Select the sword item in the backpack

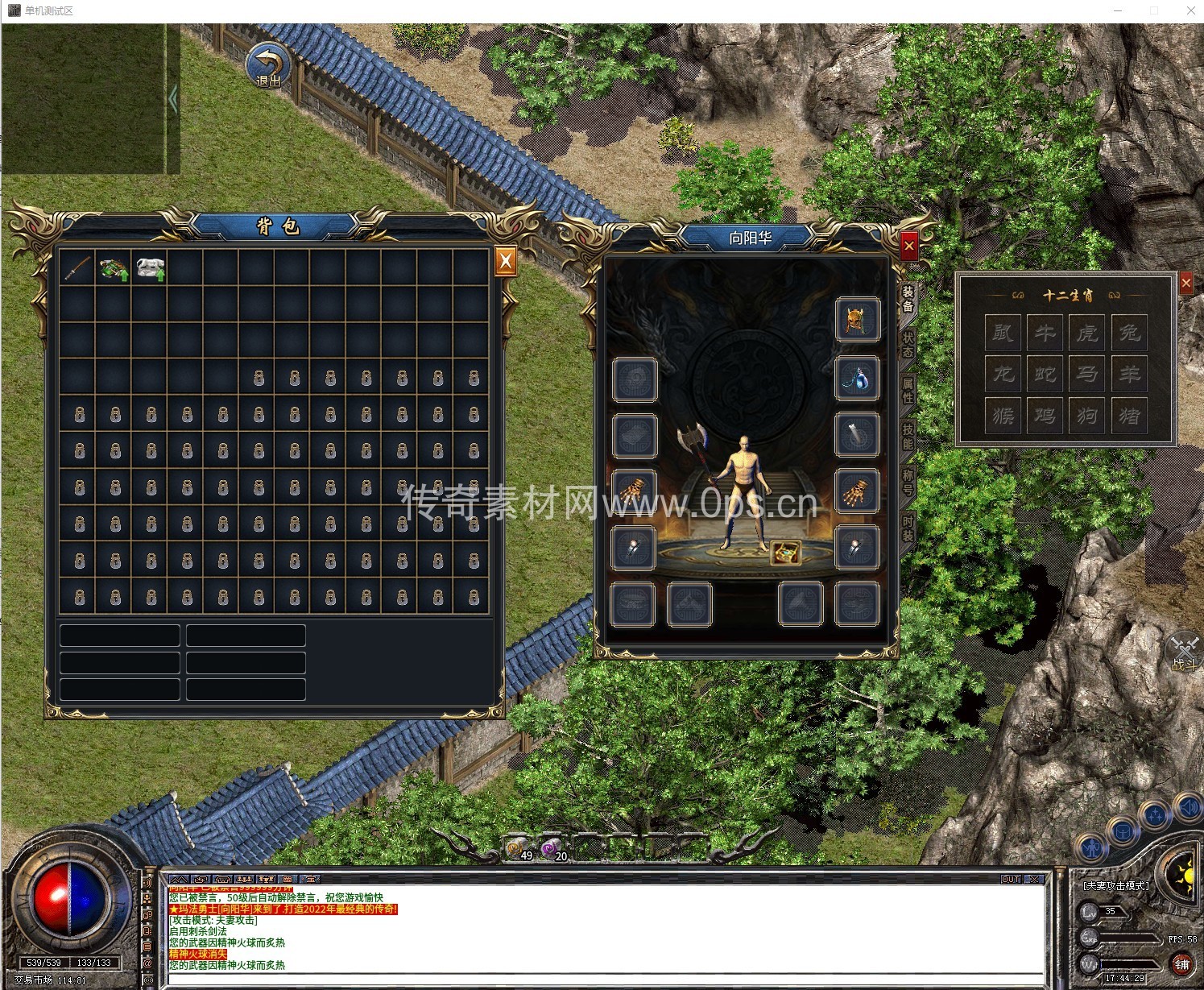(x=77, y=268)
